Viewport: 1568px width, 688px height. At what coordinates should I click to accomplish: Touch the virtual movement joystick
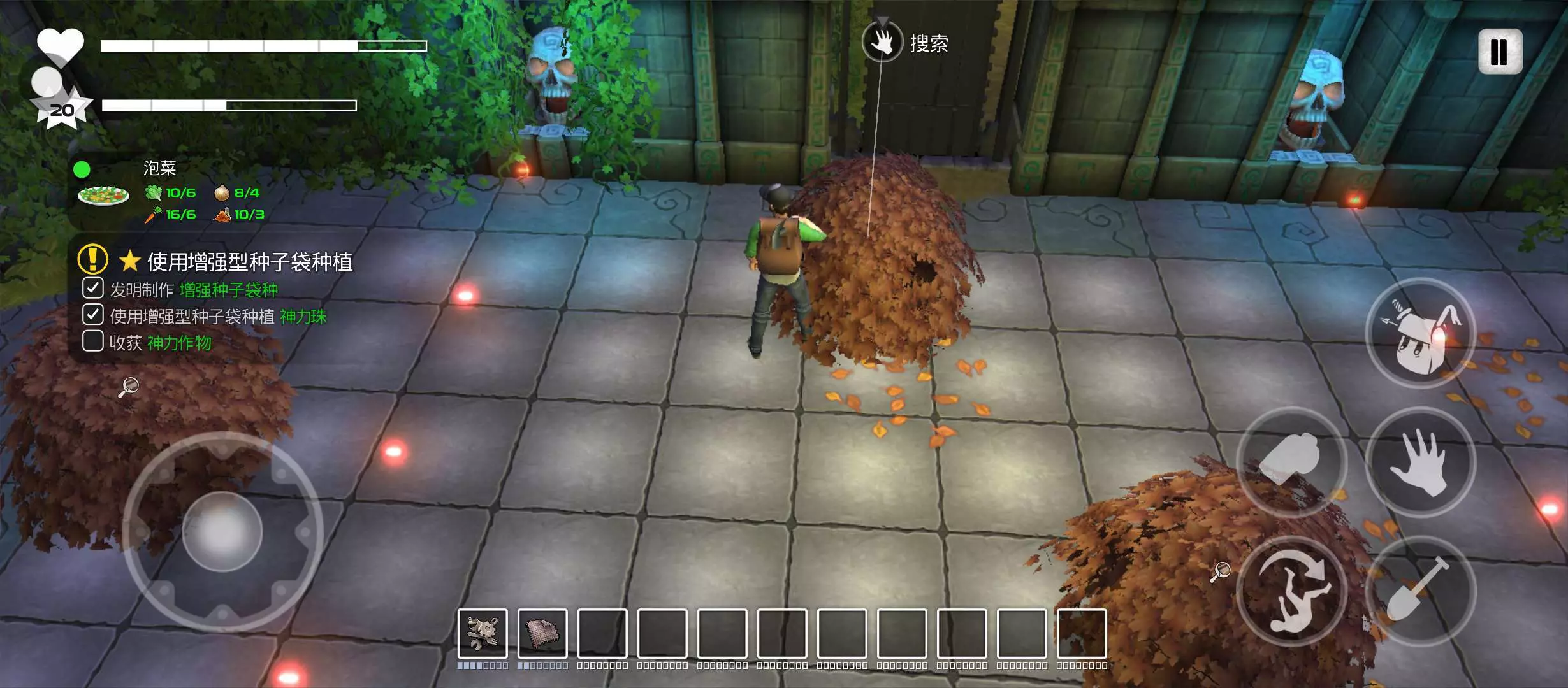coord(222,531)
